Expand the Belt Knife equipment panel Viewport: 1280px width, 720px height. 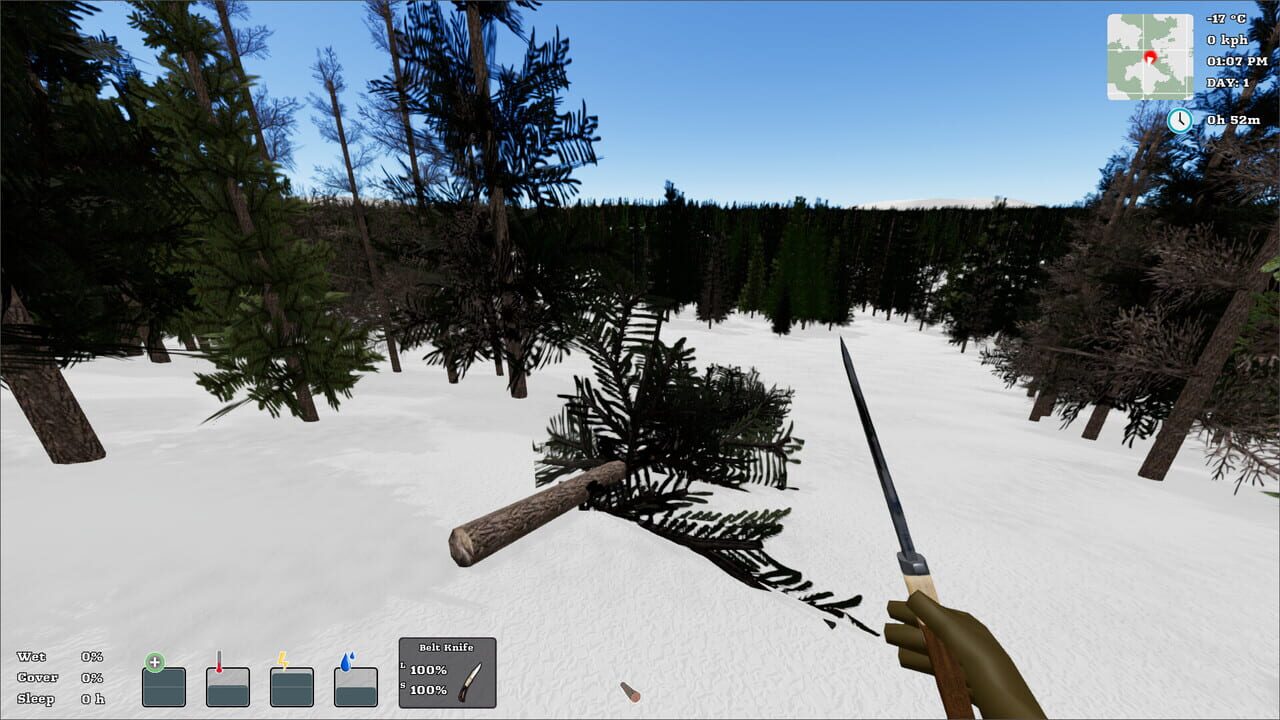(x=447, y=646)
